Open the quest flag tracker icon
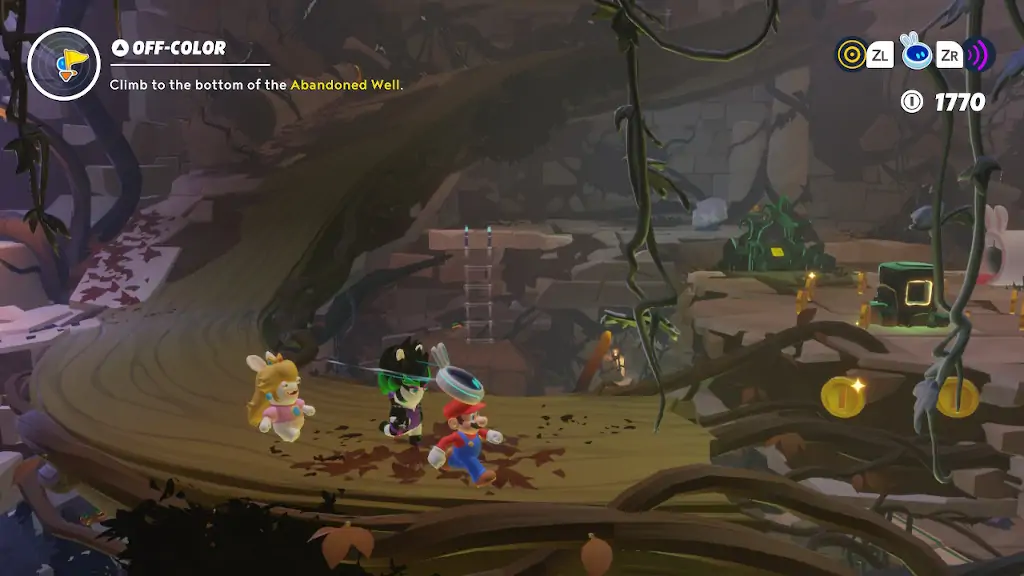The image size is (1024, 576). point(63,62)
